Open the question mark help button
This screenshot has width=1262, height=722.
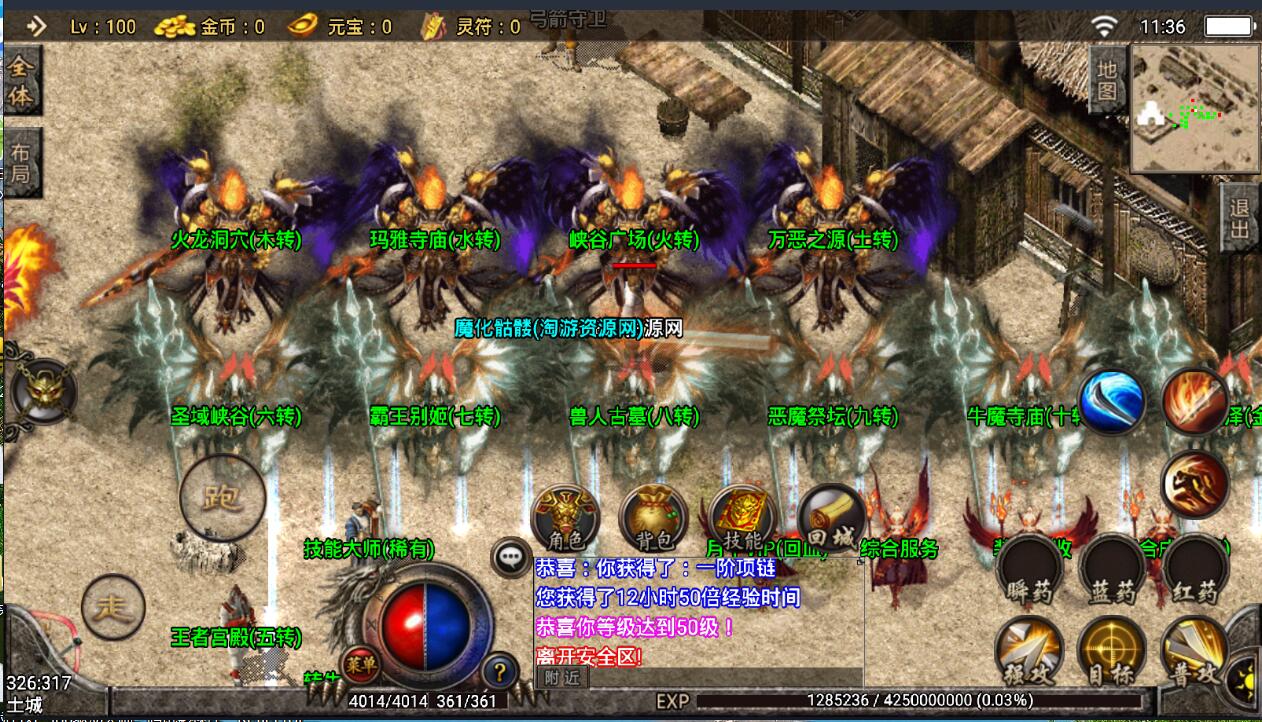point(499,669)
